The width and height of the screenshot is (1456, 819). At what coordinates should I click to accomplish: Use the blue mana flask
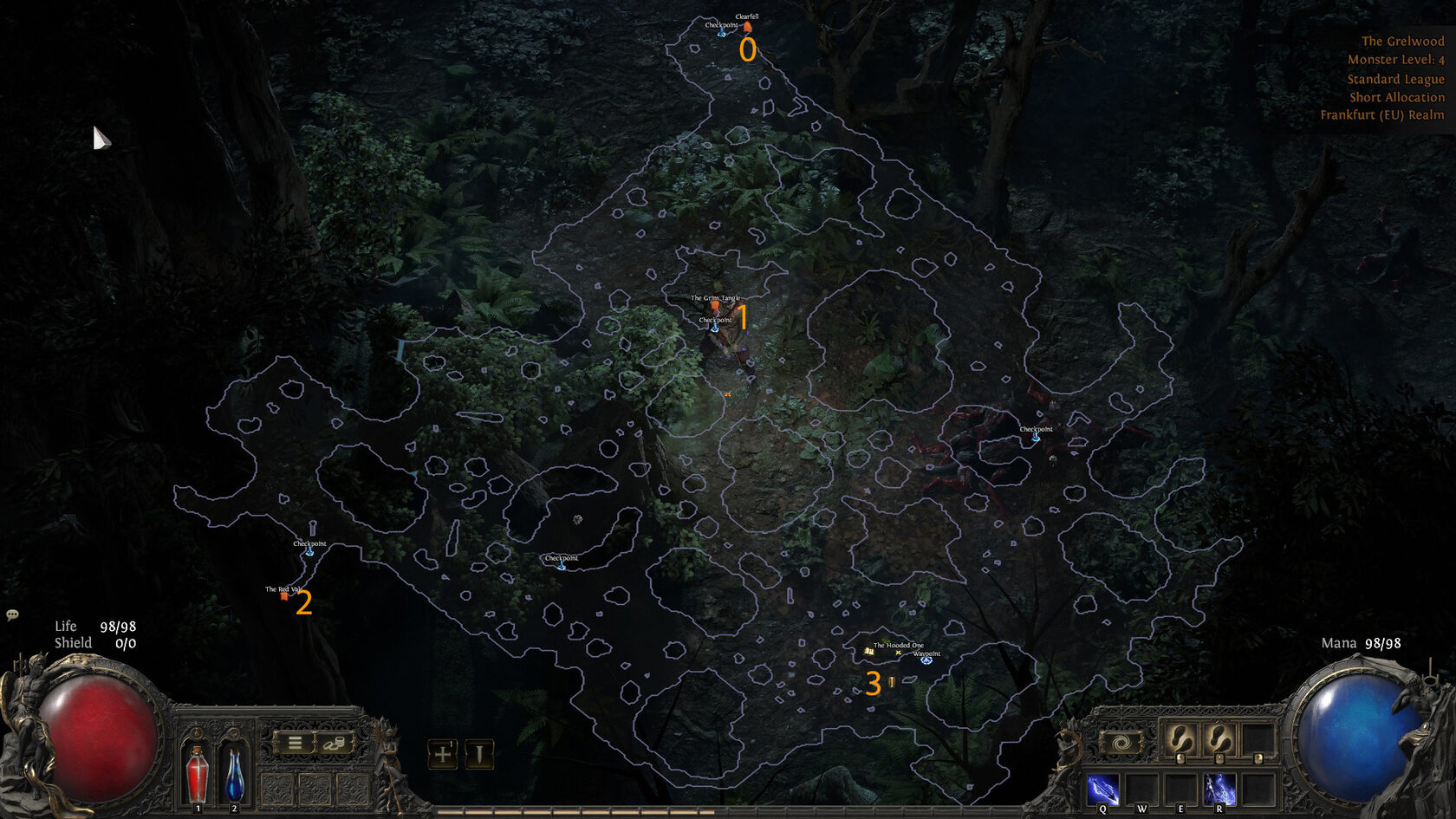pyautogui.click(x=234, y=774)
